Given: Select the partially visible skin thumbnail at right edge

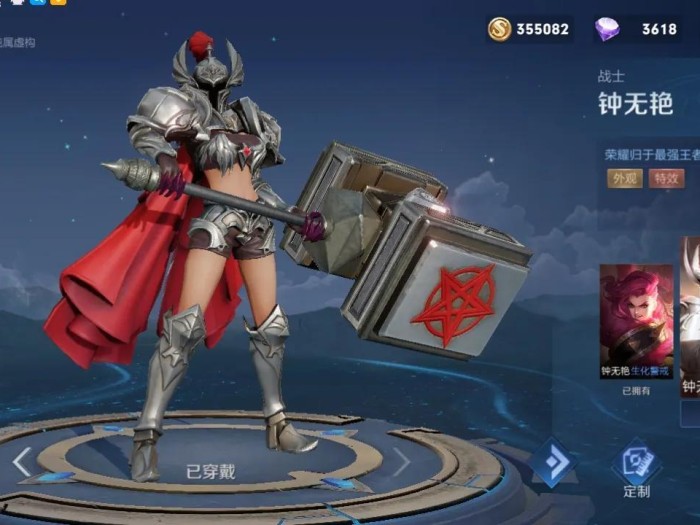Looking at the screenshot, I should 690,318.
